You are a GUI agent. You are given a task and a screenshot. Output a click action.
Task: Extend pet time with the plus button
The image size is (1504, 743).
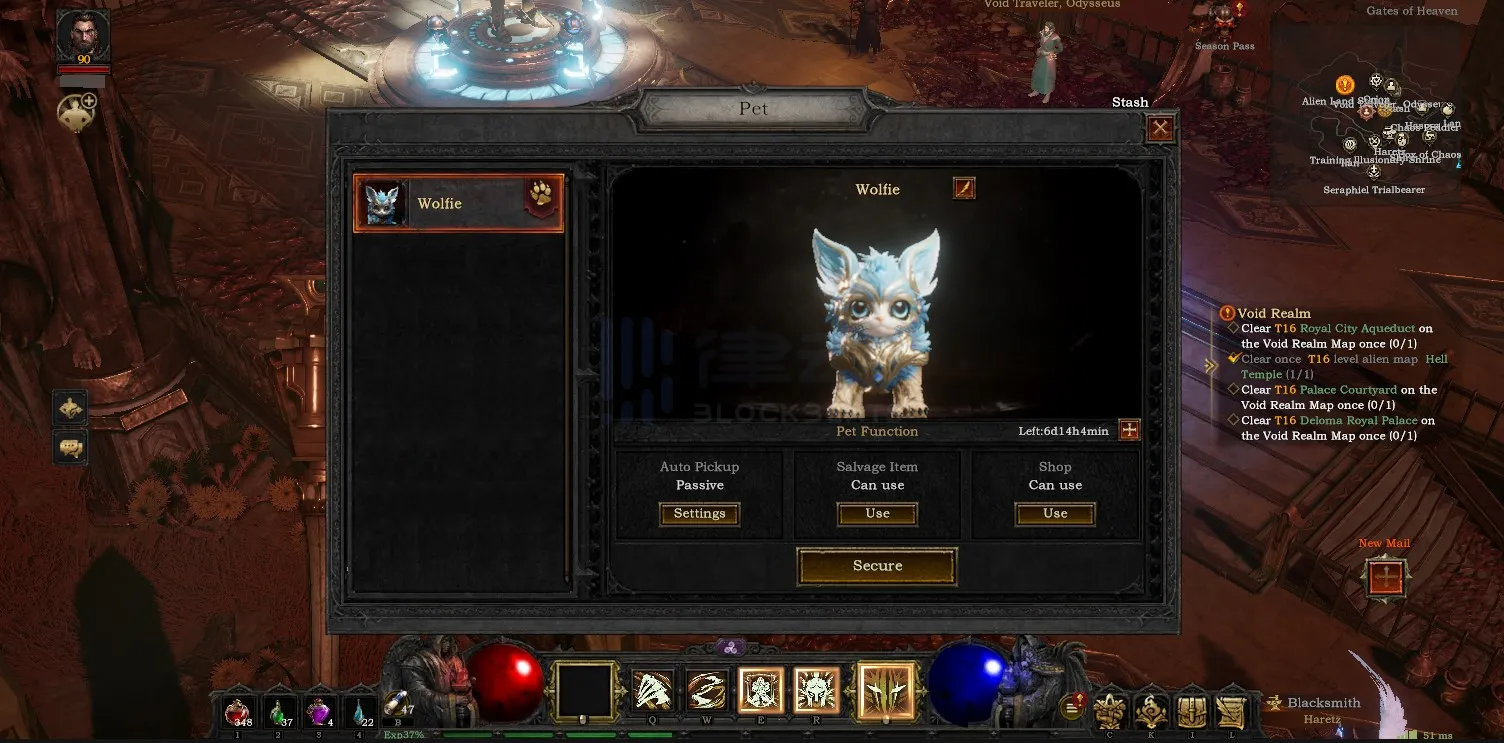[x=1129, y=430]
